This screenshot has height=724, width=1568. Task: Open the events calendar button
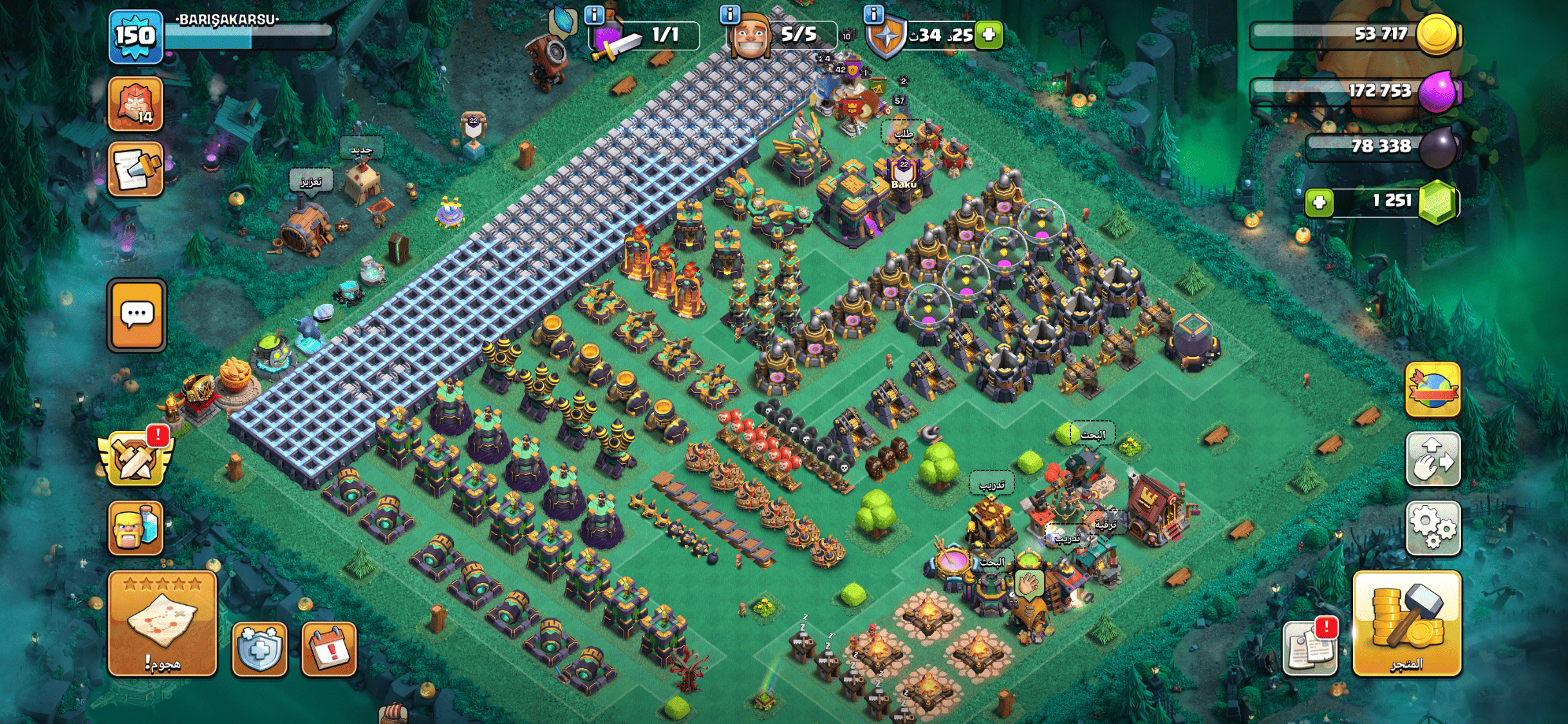[329, 649]
